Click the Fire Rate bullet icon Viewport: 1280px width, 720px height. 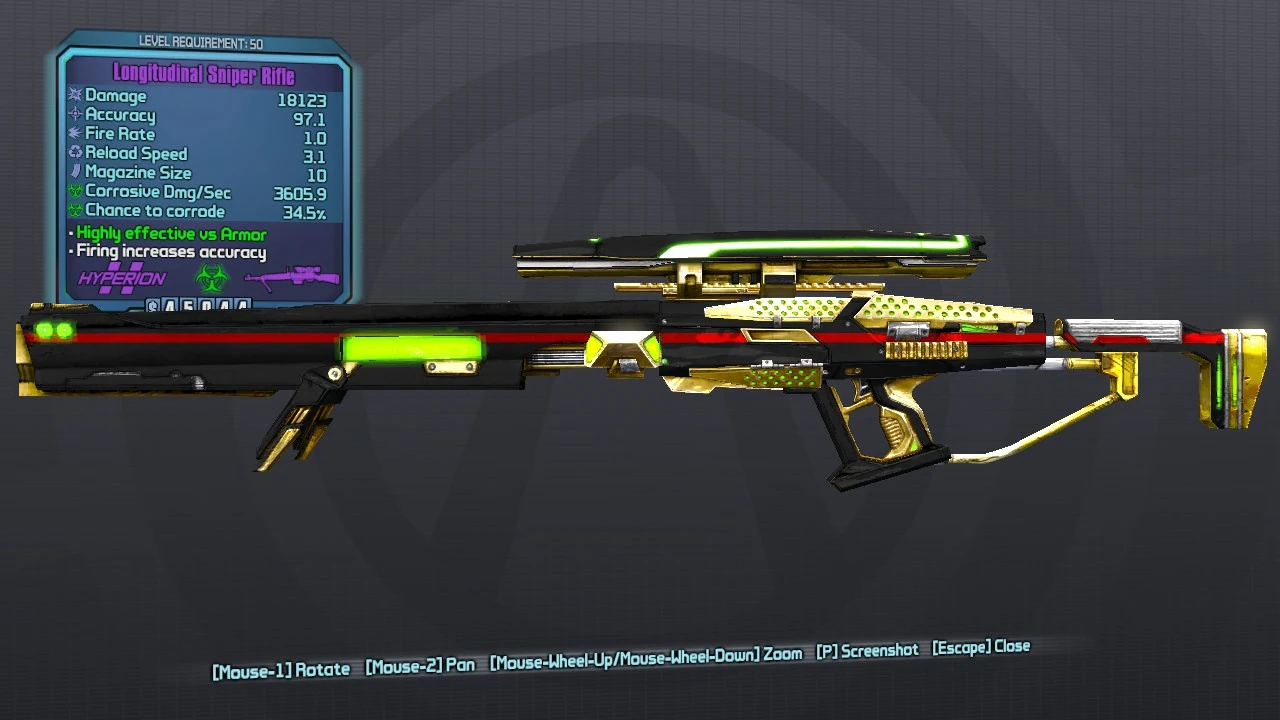tap(75, 134)
